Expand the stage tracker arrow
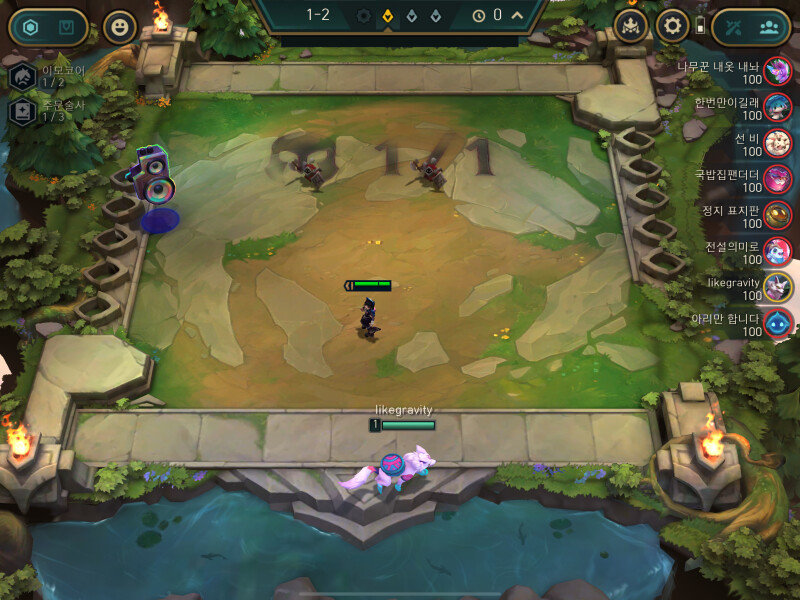 click(x=517, y=15)
